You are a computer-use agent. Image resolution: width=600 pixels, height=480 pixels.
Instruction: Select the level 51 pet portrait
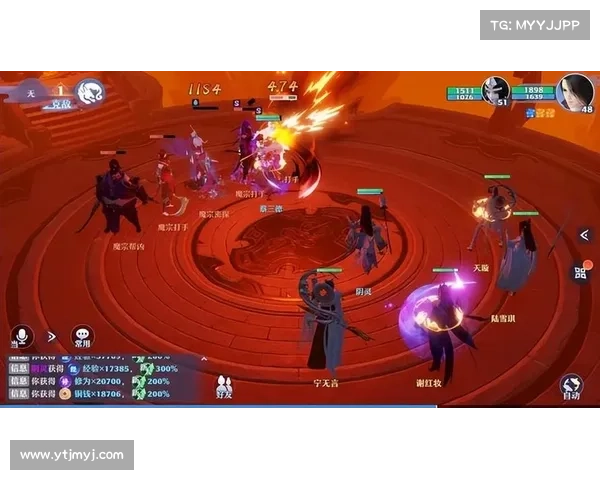point(496,90)
